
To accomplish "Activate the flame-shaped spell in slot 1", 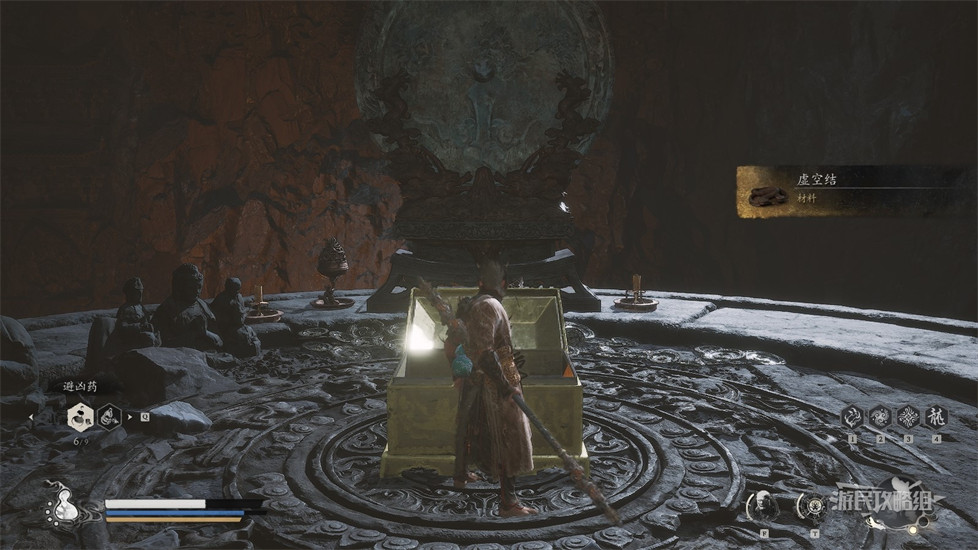I will point(853,417).
